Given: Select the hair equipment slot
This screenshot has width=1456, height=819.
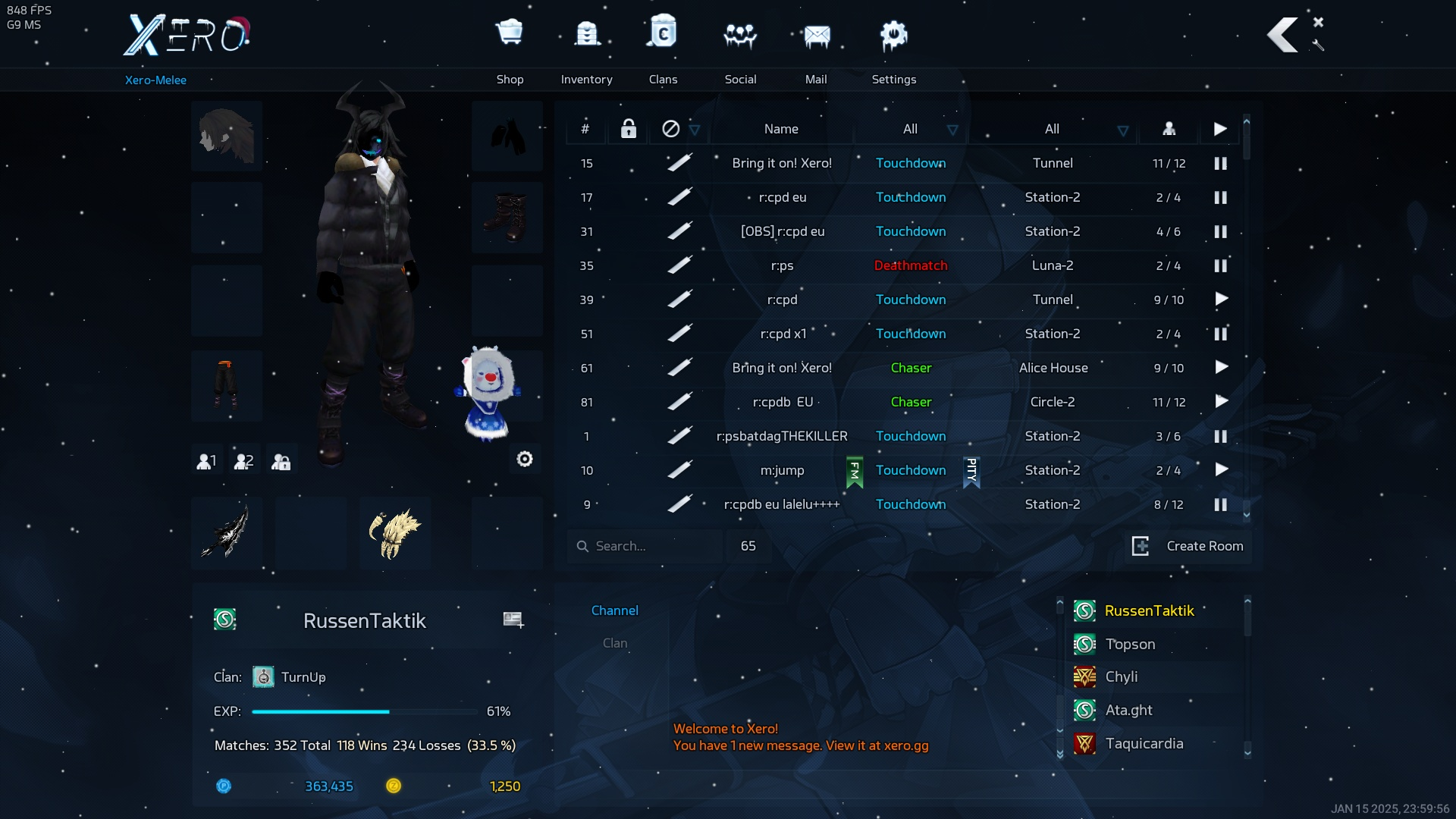Looking at the screenshot, I should pyautogui.click(x=227, y=136).
